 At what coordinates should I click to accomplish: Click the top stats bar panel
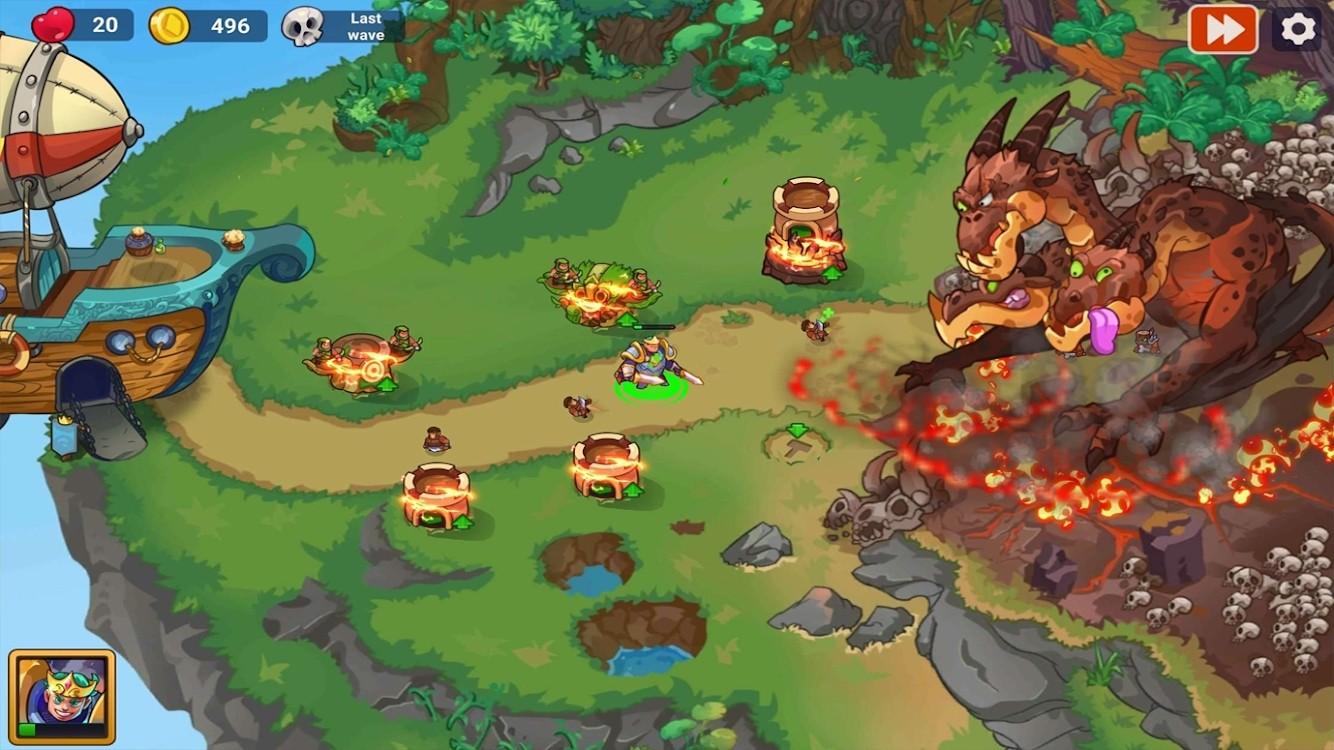(200, 26)
